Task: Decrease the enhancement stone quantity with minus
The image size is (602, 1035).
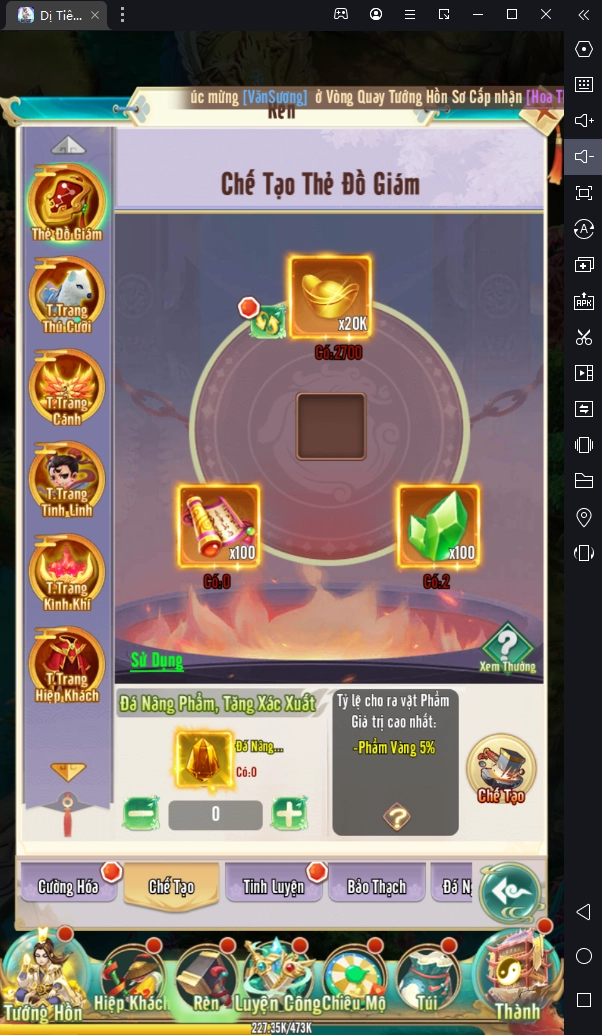Action: point(141,814)
